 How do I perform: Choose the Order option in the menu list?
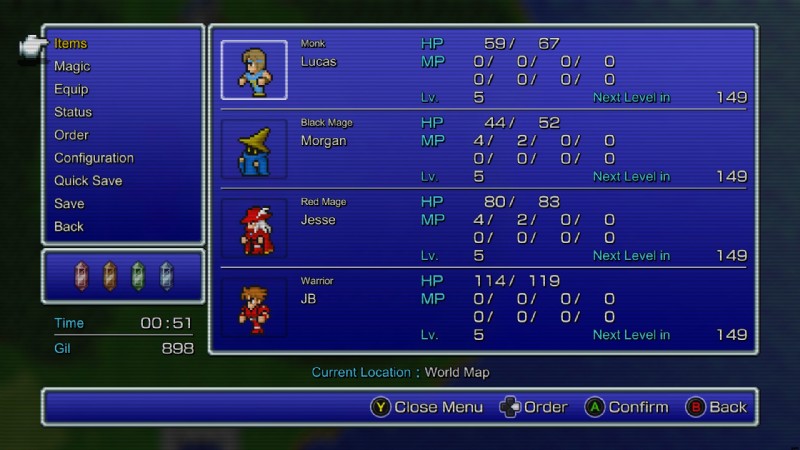[71, 135]
